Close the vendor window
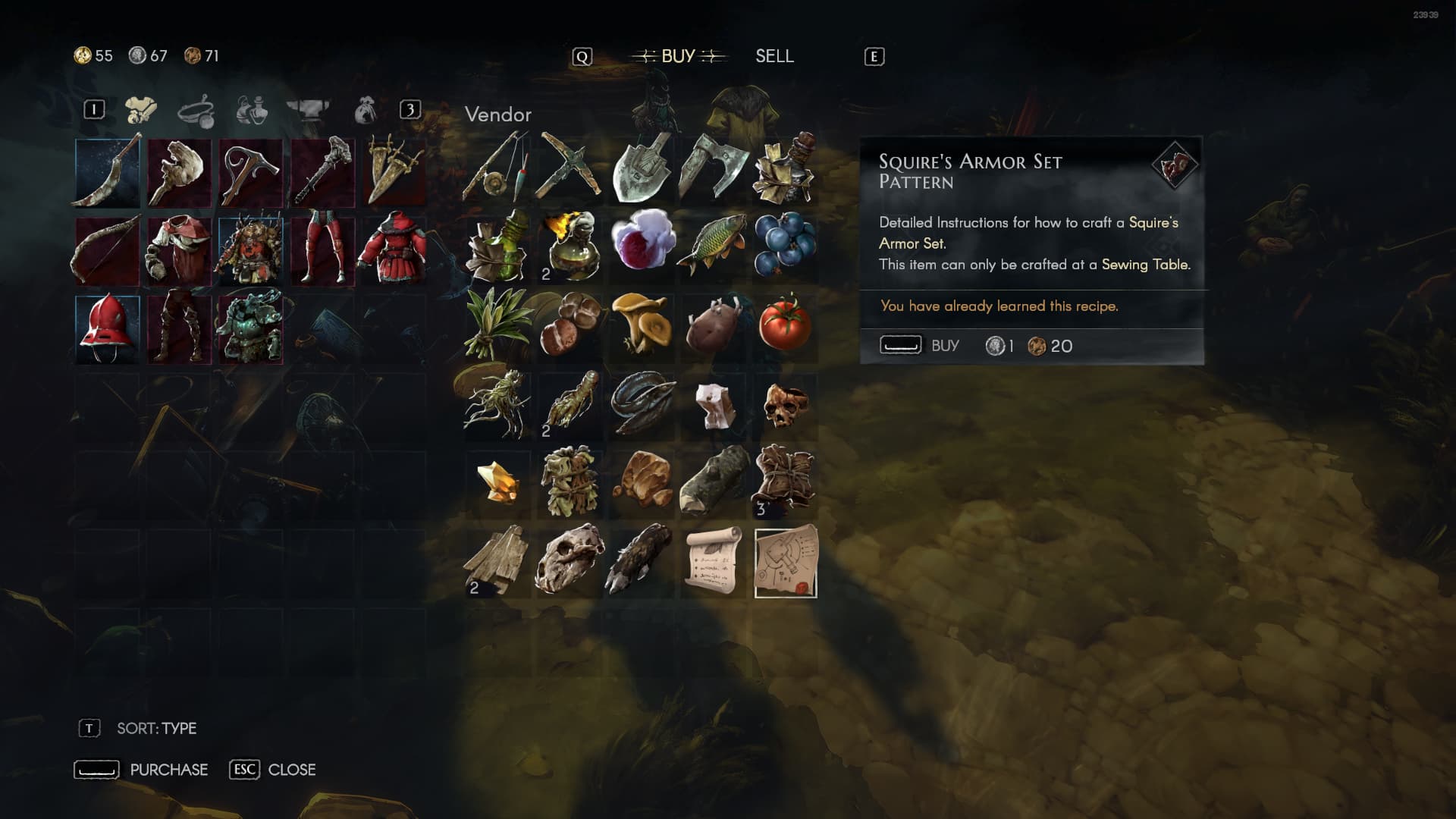Image resolution: width=1456 pixels, height=819 pixels. (x=273, y=770)
